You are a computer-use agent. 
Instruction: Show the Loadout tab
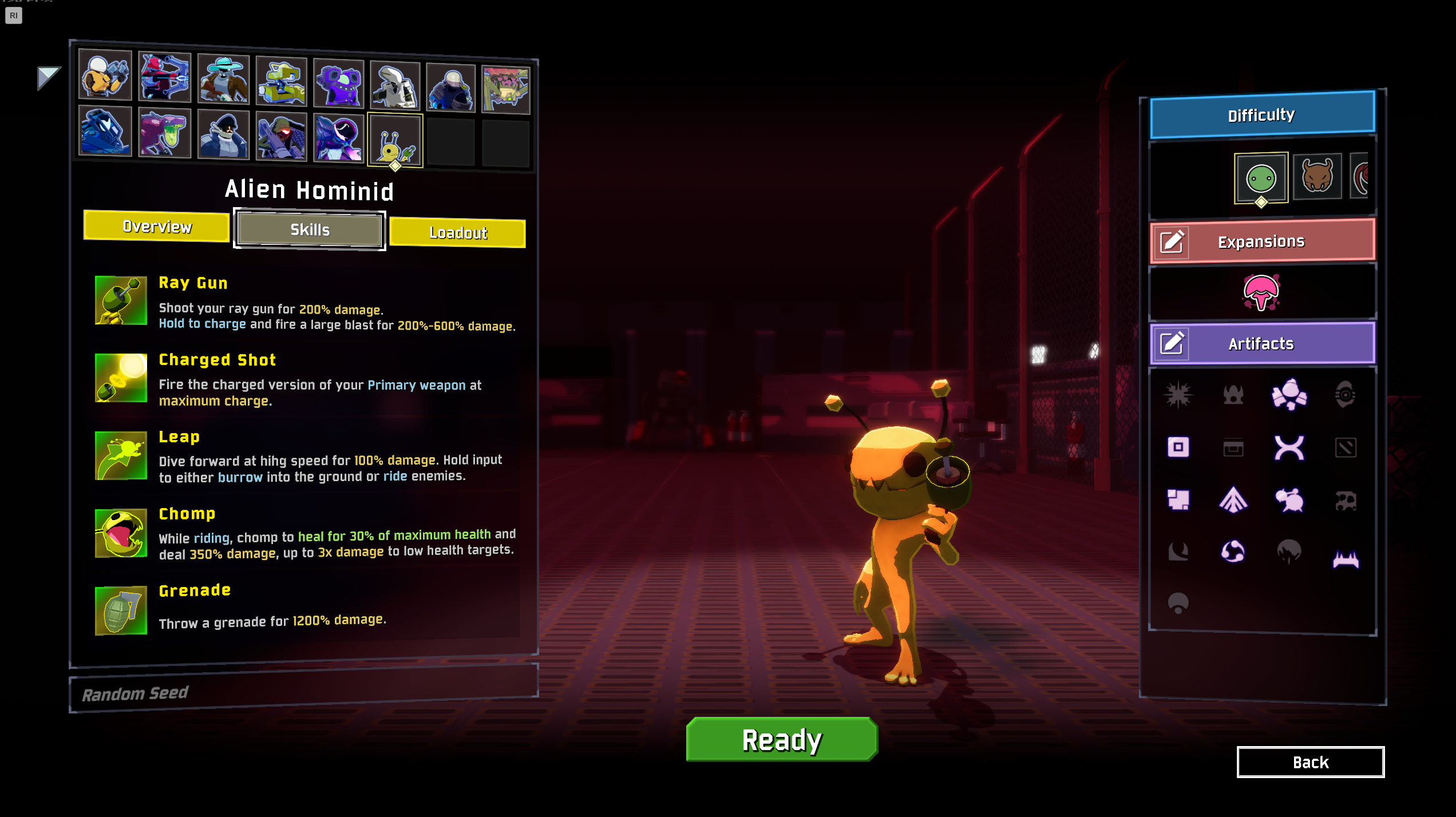[x=457, y=233]
